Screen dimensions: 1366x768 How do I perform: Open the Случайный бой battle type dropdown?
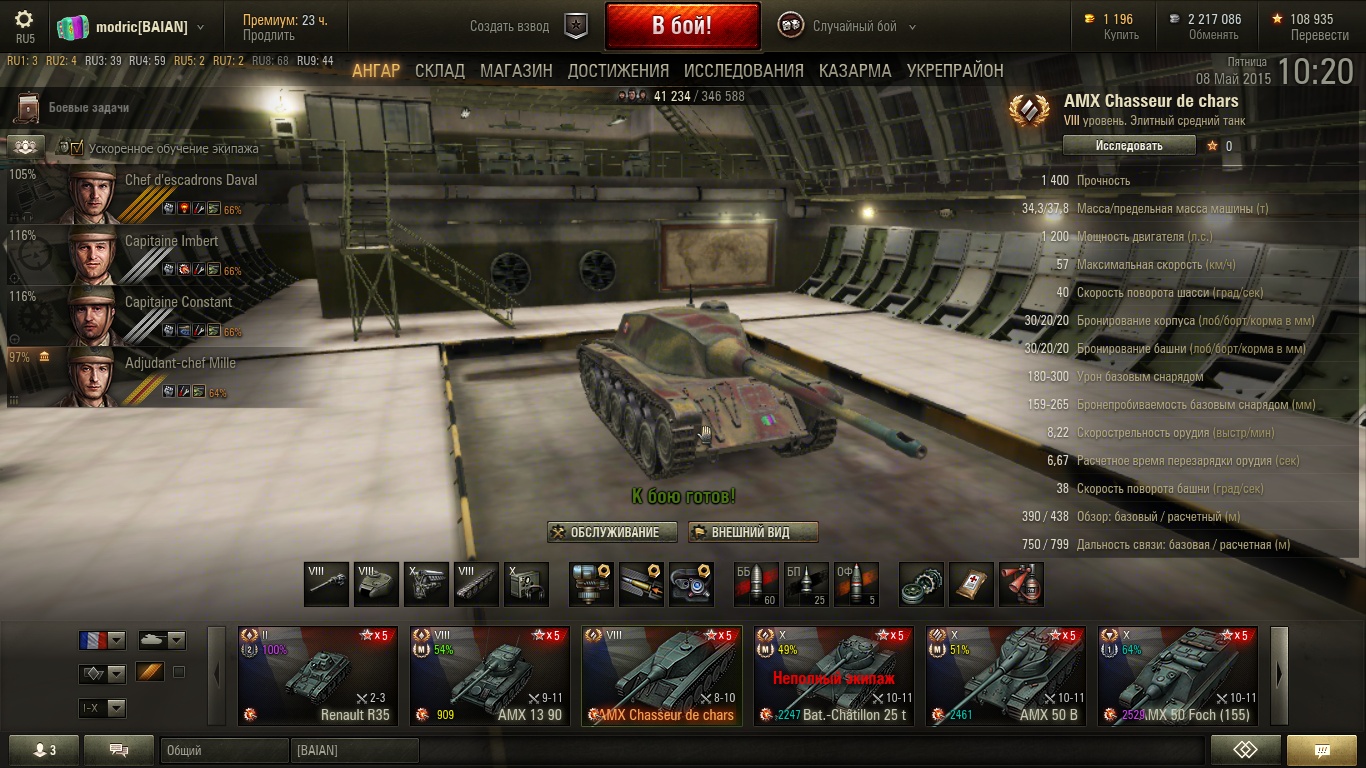click(x=863, y=27)
